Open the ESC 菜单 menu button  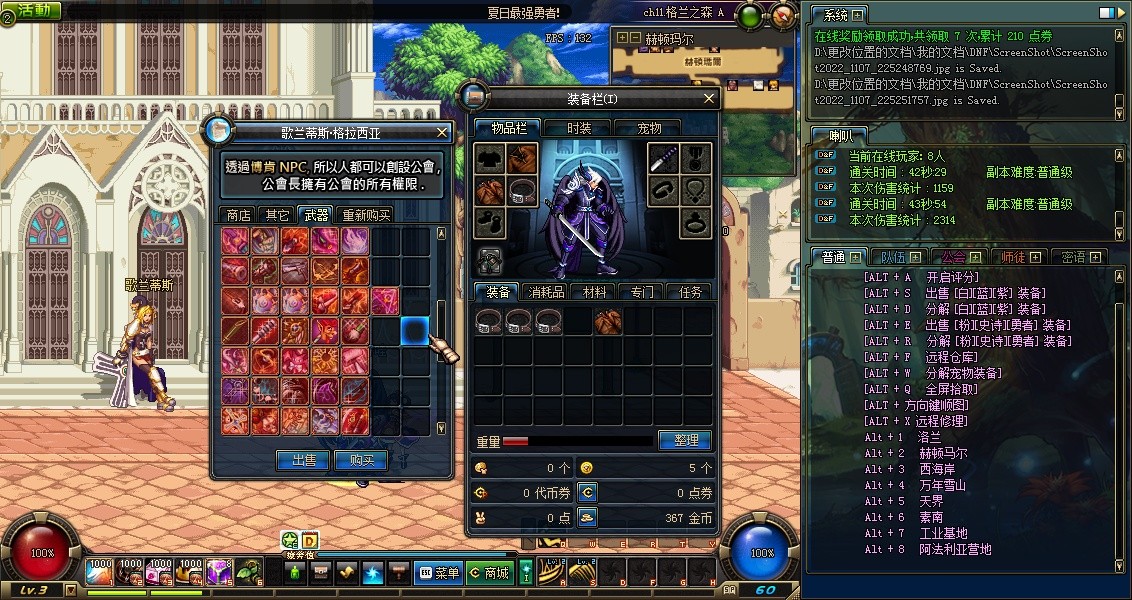point(438,573)
